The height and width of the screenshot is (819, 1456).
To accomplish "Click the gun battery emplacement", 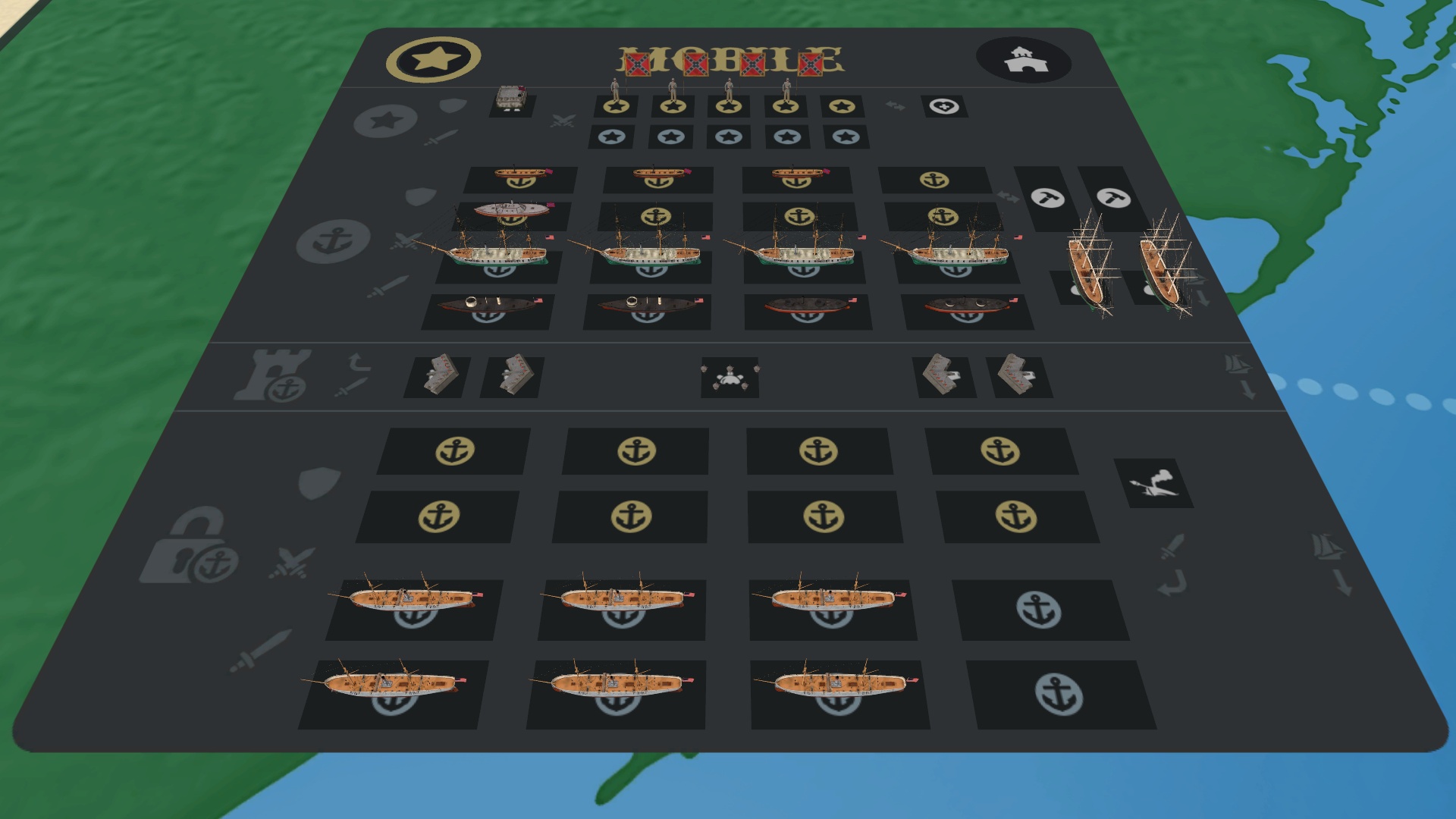I will point(730,378).
